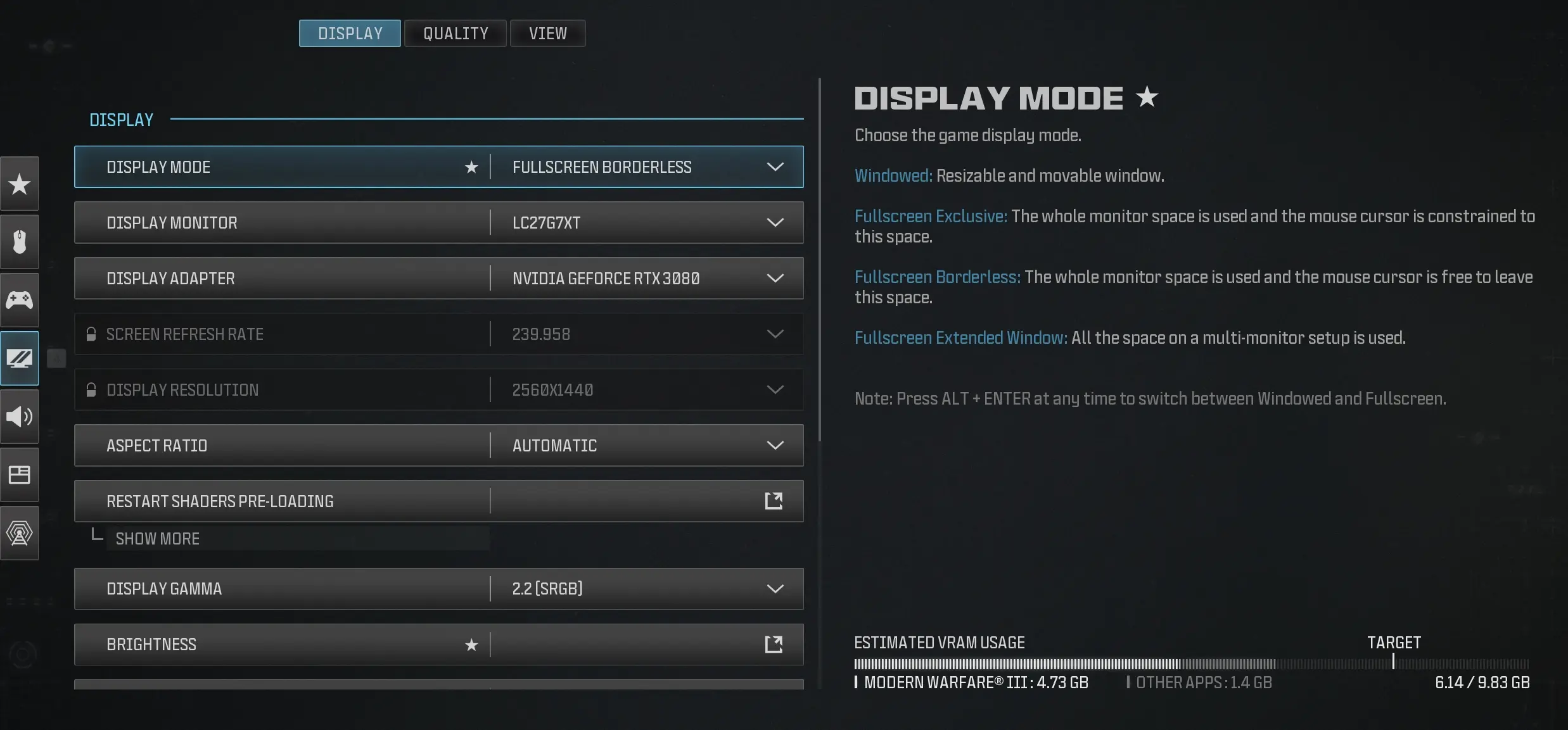This screenshot has height=730, width=1568.
Task: Select the Mouse & Keyboard settings icon
Action: pos(20,242)
